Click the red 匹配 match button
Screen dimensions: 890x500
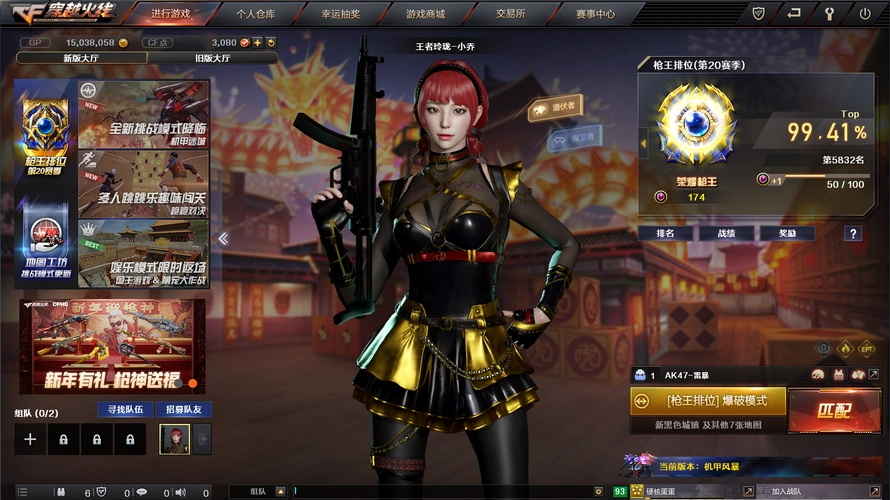click(833, 410)
